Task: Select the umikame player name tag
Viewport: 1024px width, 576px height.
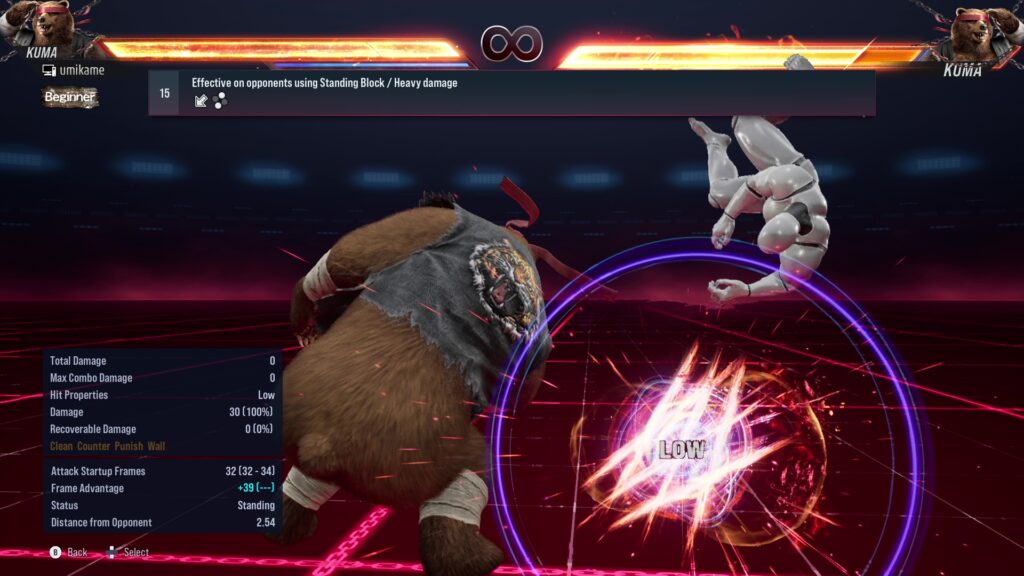Action: click(x=78, y=70)
